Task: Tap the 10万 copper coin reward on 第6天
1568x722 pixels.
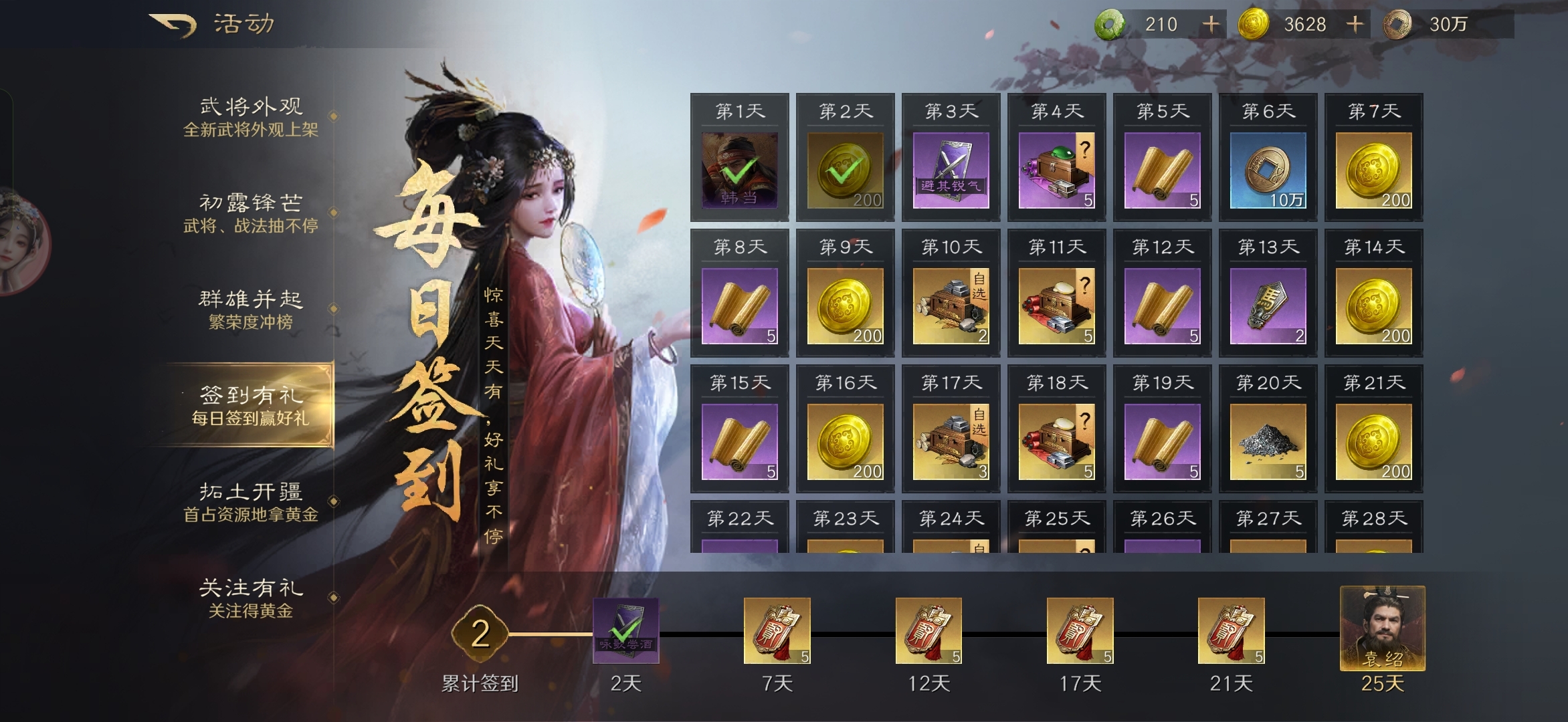Action: click(x=1267, y=170)
